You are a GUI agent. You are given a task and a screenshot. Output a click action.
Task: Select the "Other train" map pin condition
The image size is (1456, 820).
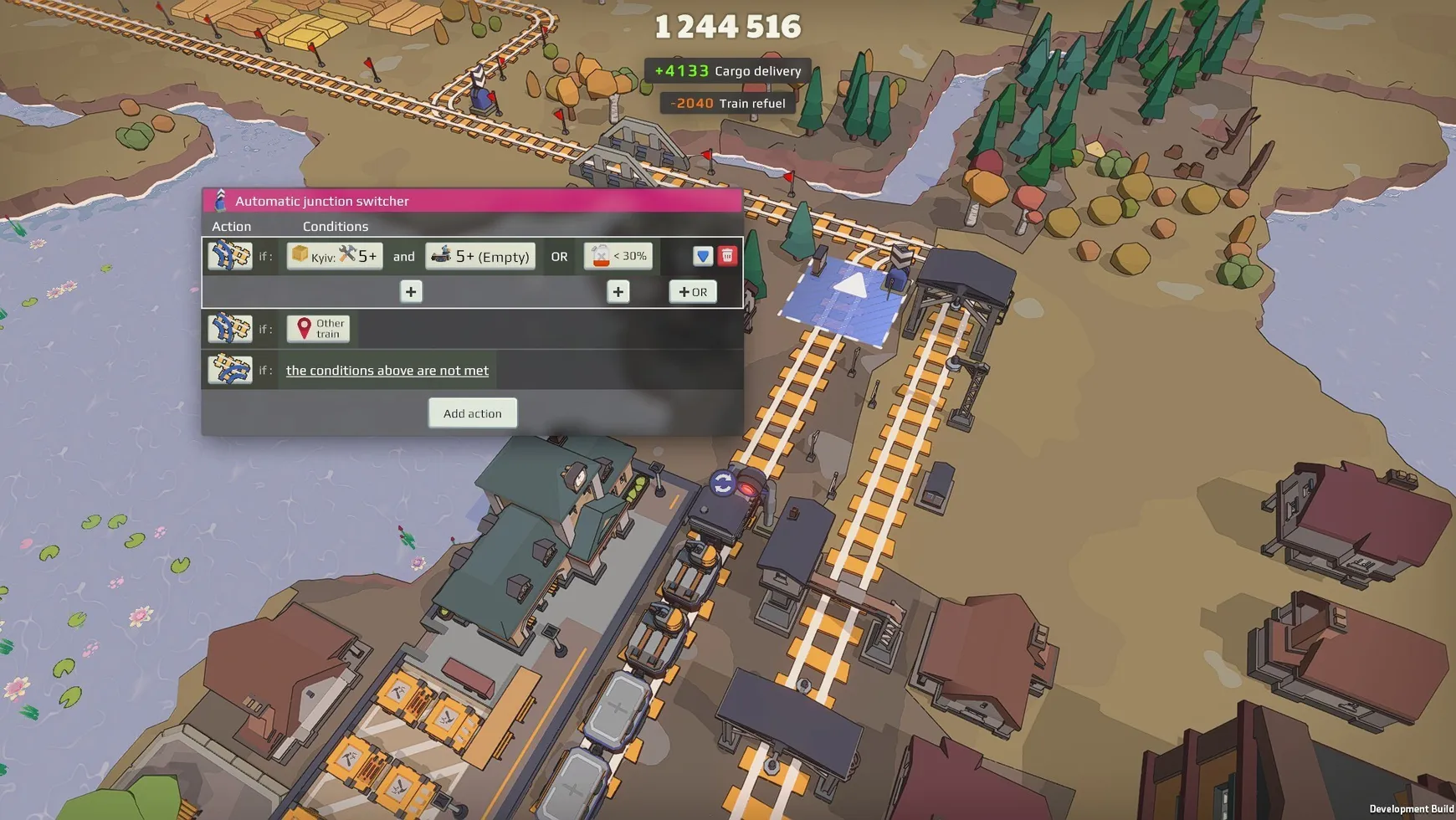[319, 329]
